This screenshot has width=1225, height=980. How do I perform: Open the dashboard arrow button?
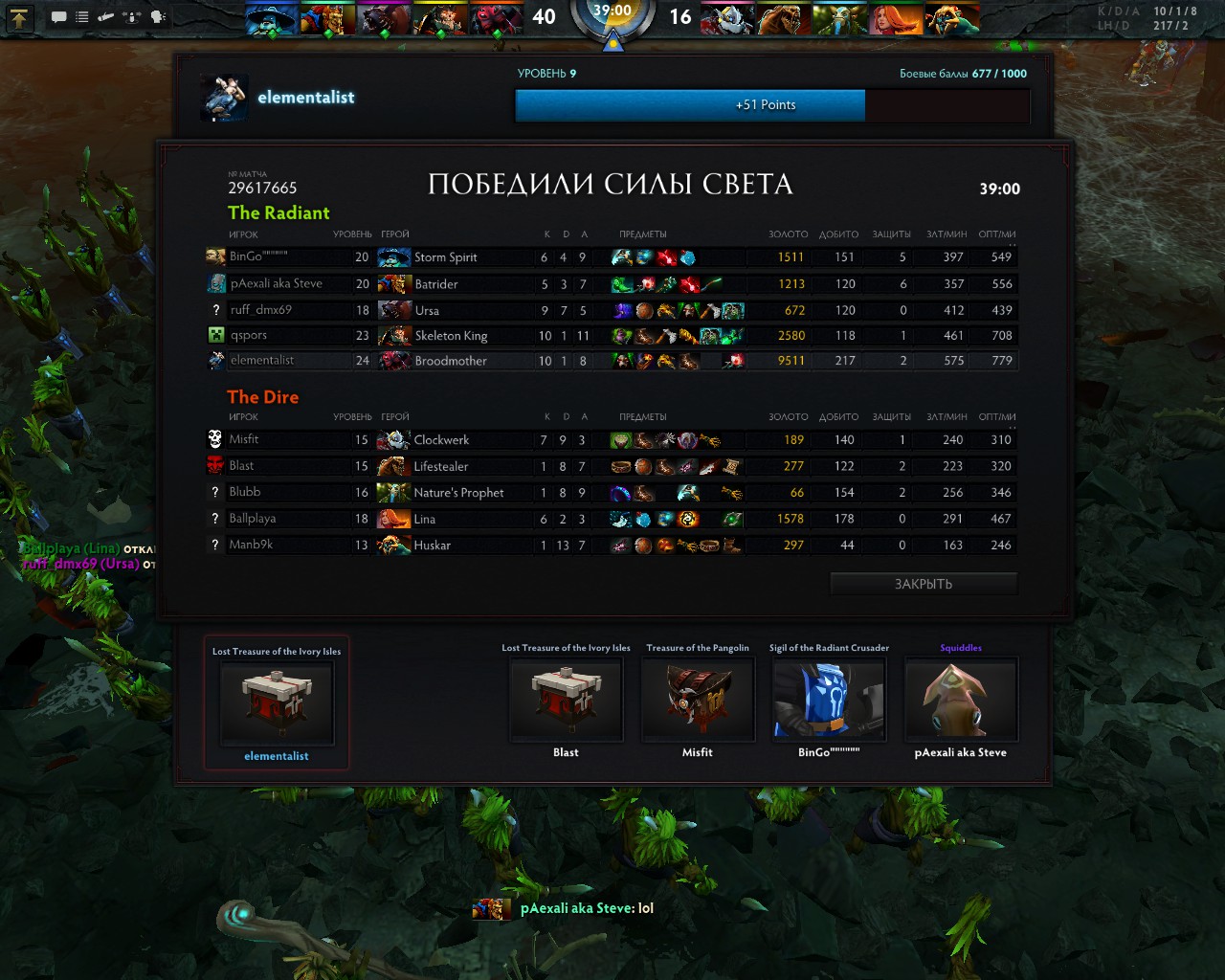coord(20,16)
